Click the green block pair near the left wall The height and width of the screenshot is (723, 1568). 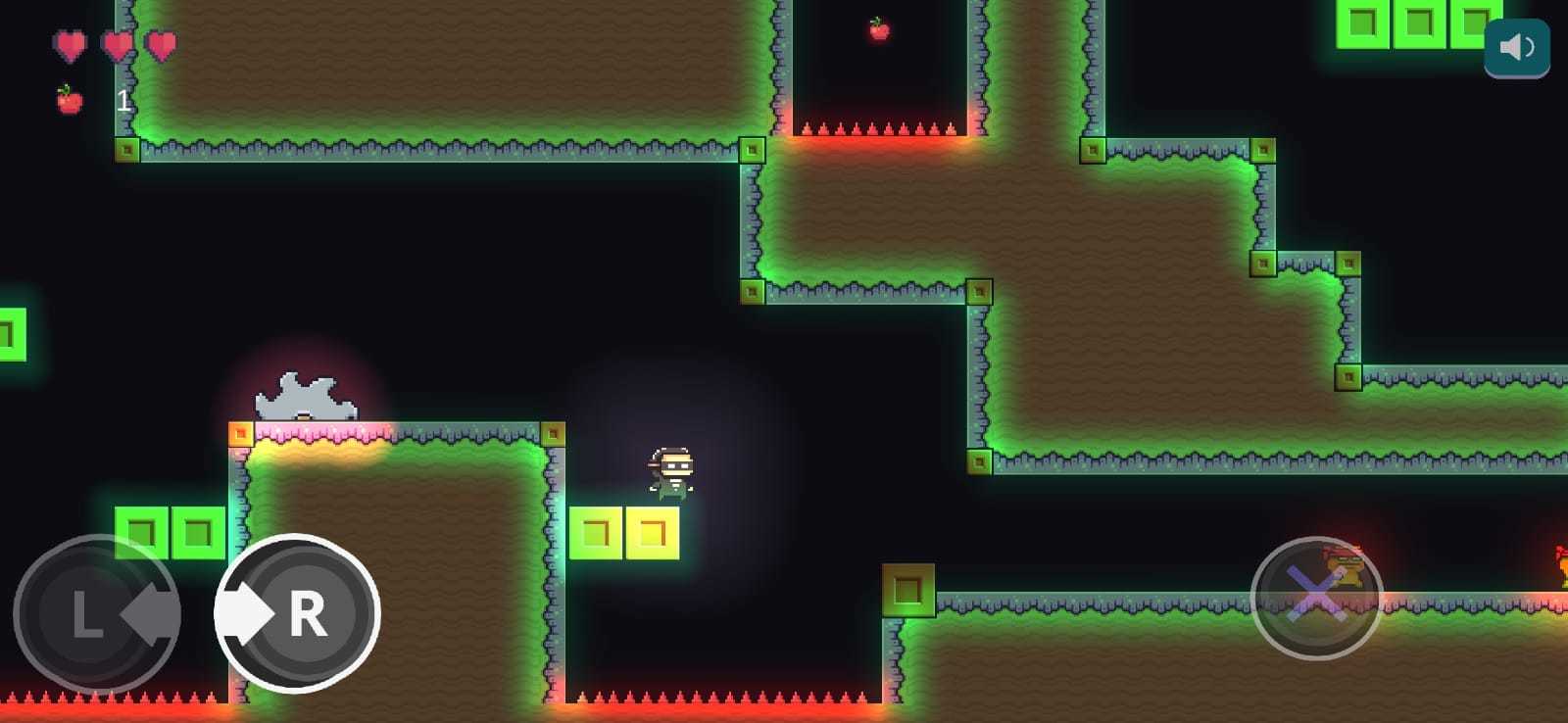coord(169,529)
